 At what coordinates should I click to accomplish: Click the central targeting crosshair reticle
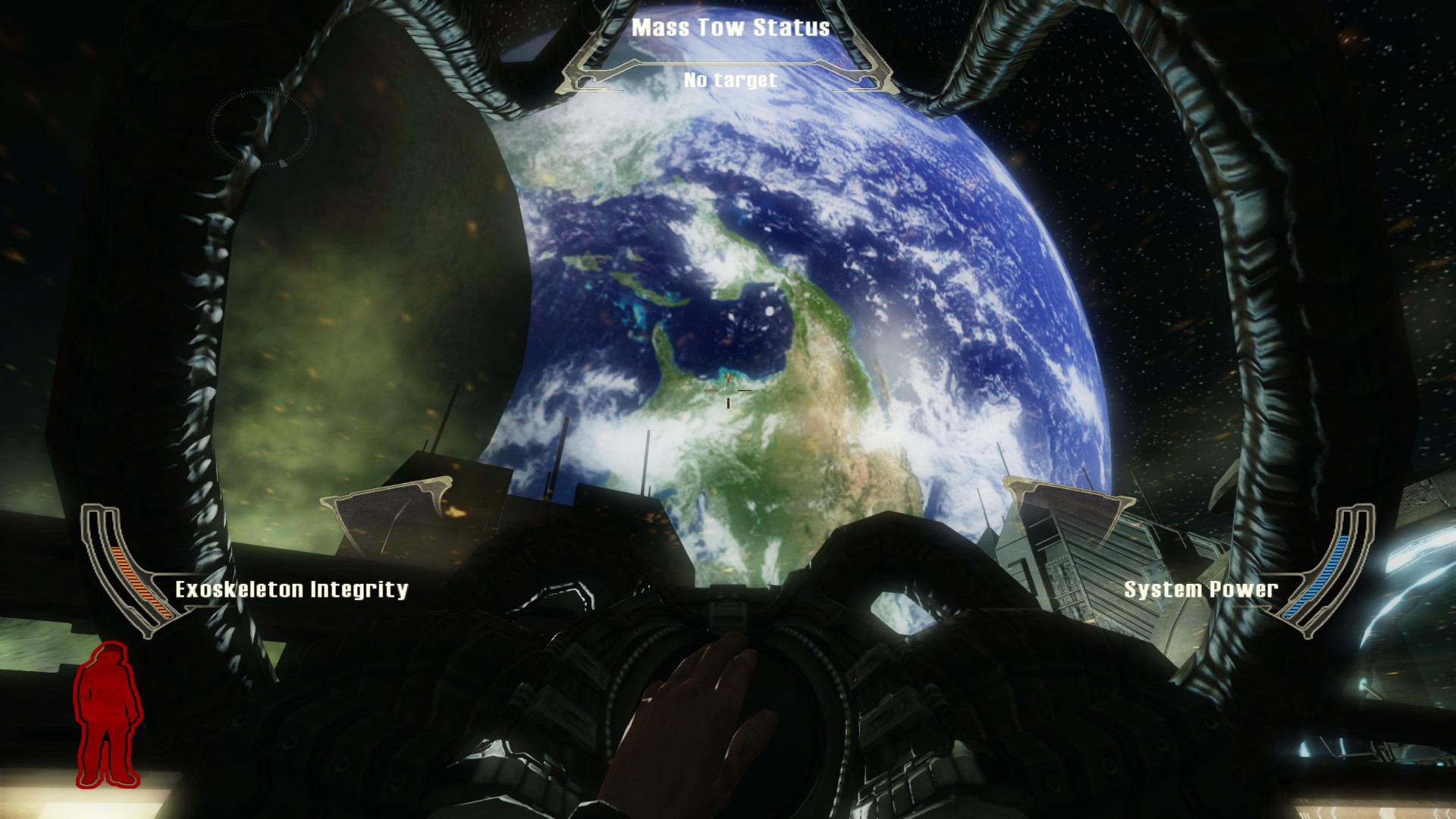pos(728,391)
